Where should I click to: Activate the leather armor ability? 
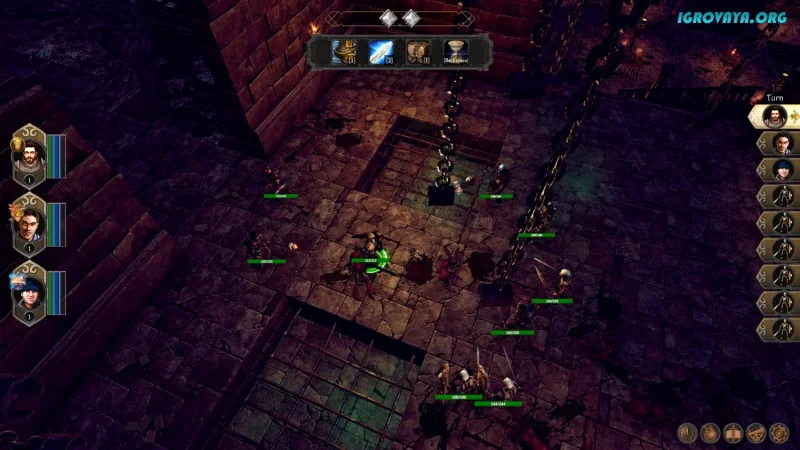(x=421, y=51)
